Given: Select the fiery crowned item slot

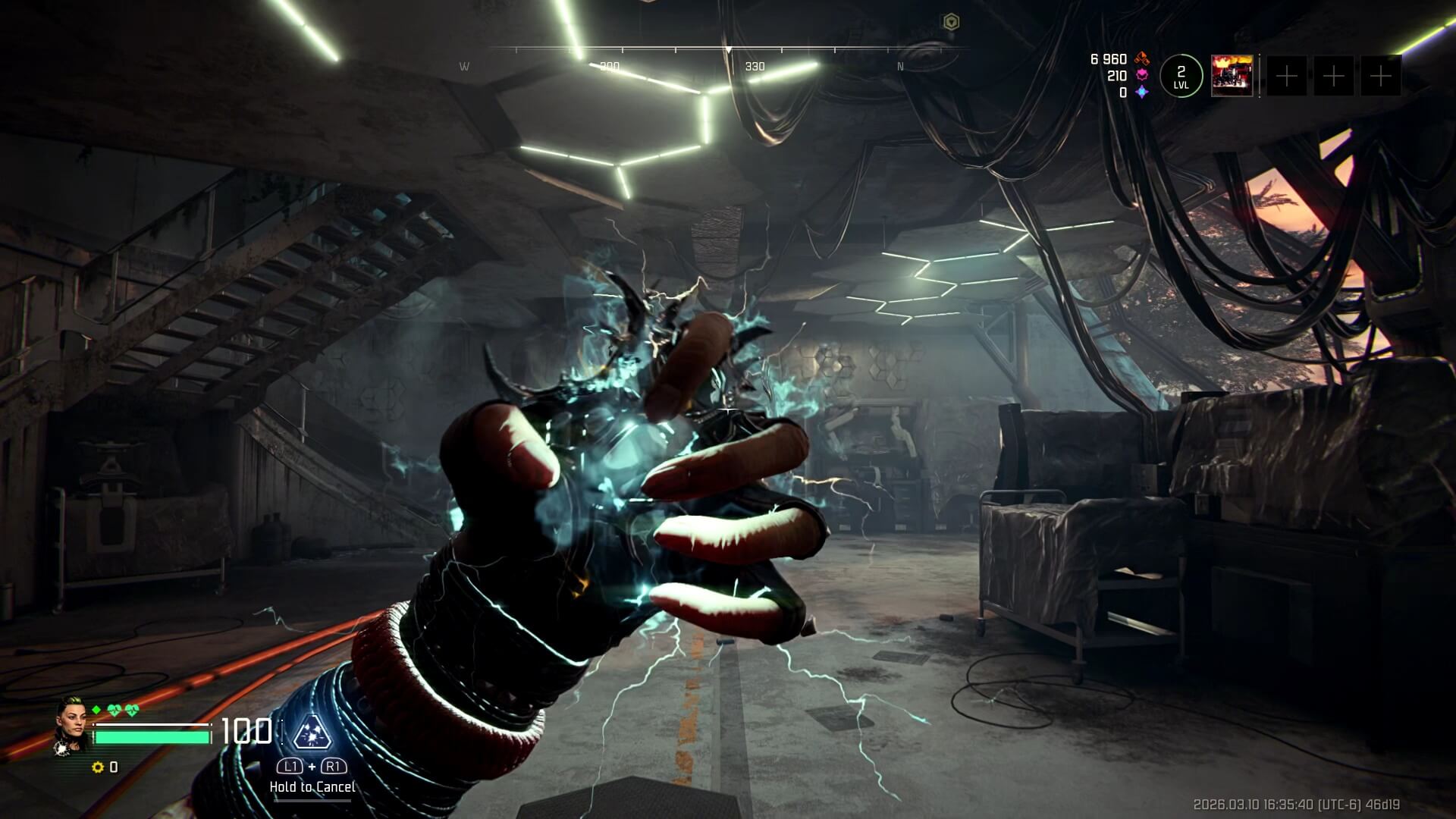Looking at the screenshot, I should [x=1232, y=76].
